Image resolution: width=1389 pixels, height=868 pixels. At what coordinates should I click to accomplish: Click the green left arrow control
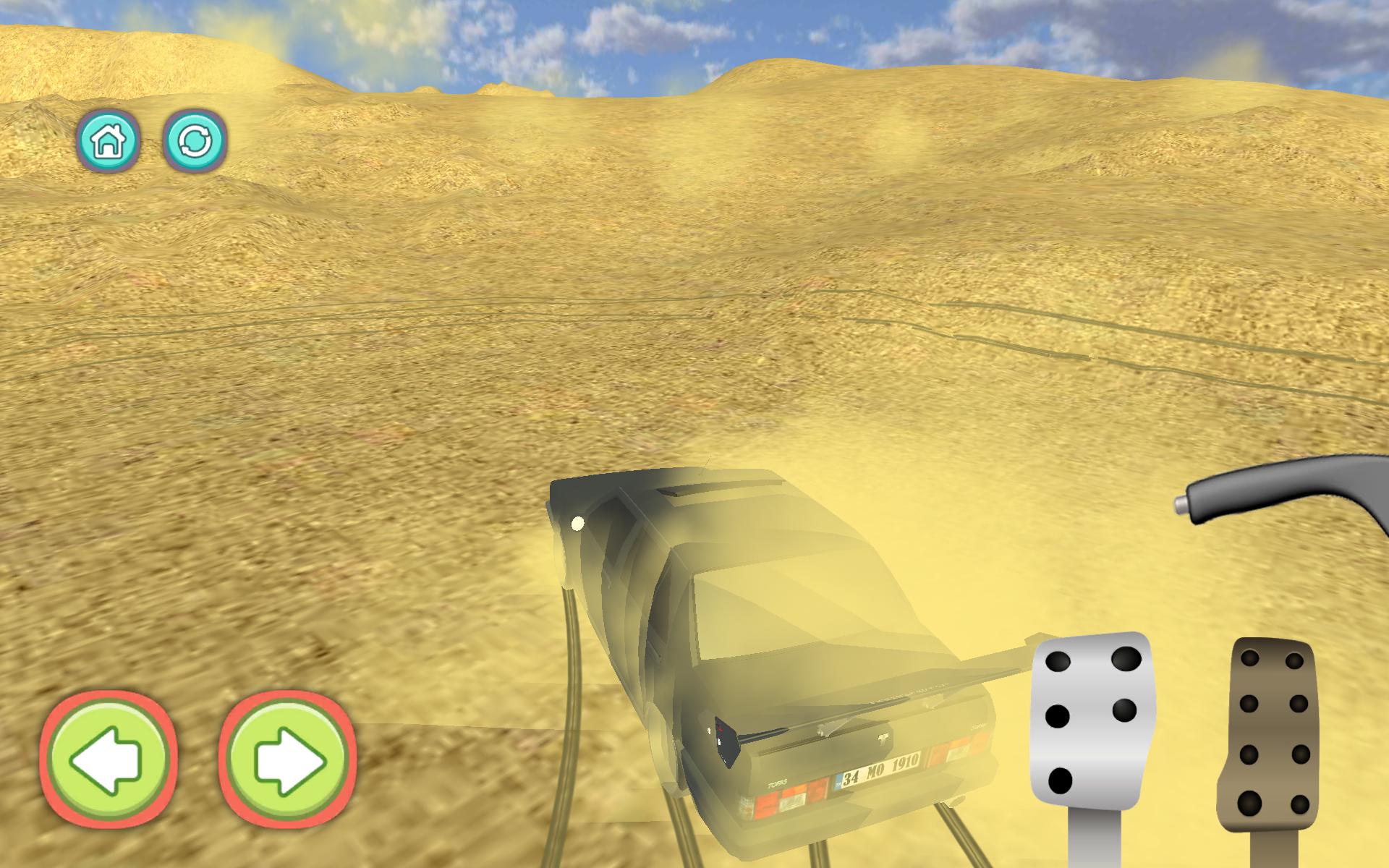pyautogui.click(x=110, y=758)
